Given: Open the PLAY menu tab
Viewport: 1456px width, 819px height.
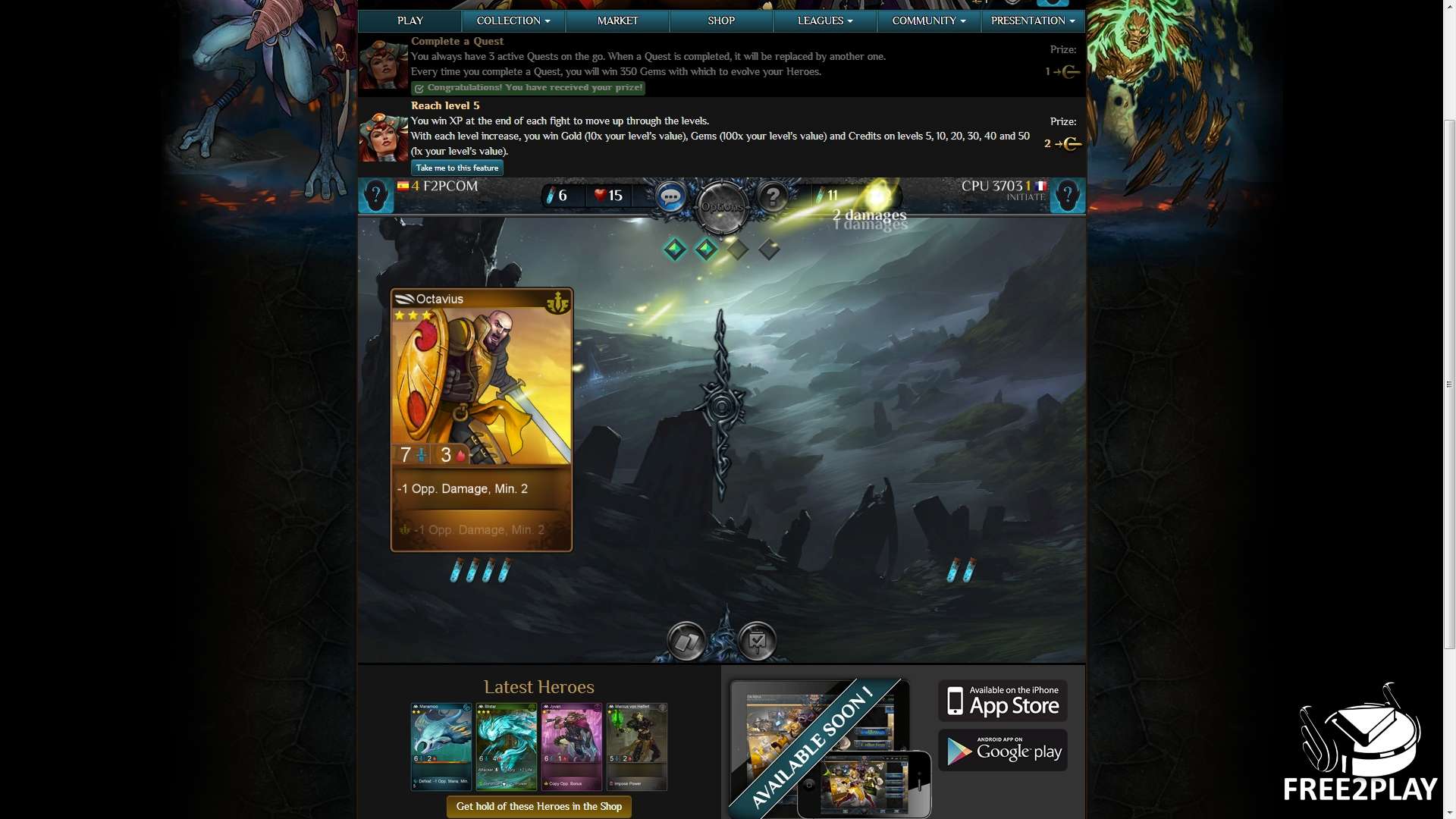Looking at the screenshot, I should click(409, 21).
